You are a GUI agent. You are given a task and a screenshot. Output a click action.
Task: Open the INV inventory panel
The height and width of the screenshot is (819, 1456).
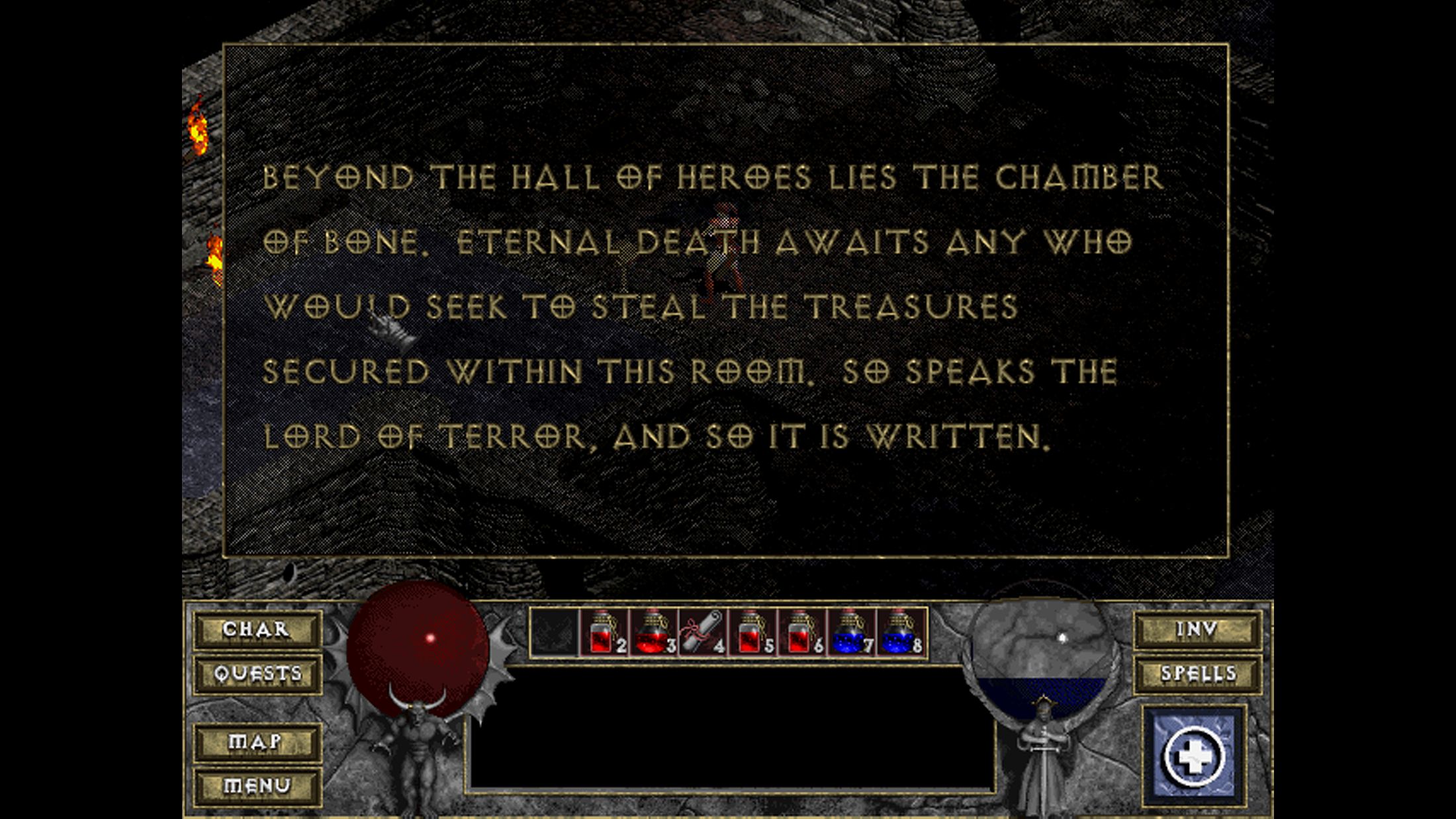pos(1197,629)
